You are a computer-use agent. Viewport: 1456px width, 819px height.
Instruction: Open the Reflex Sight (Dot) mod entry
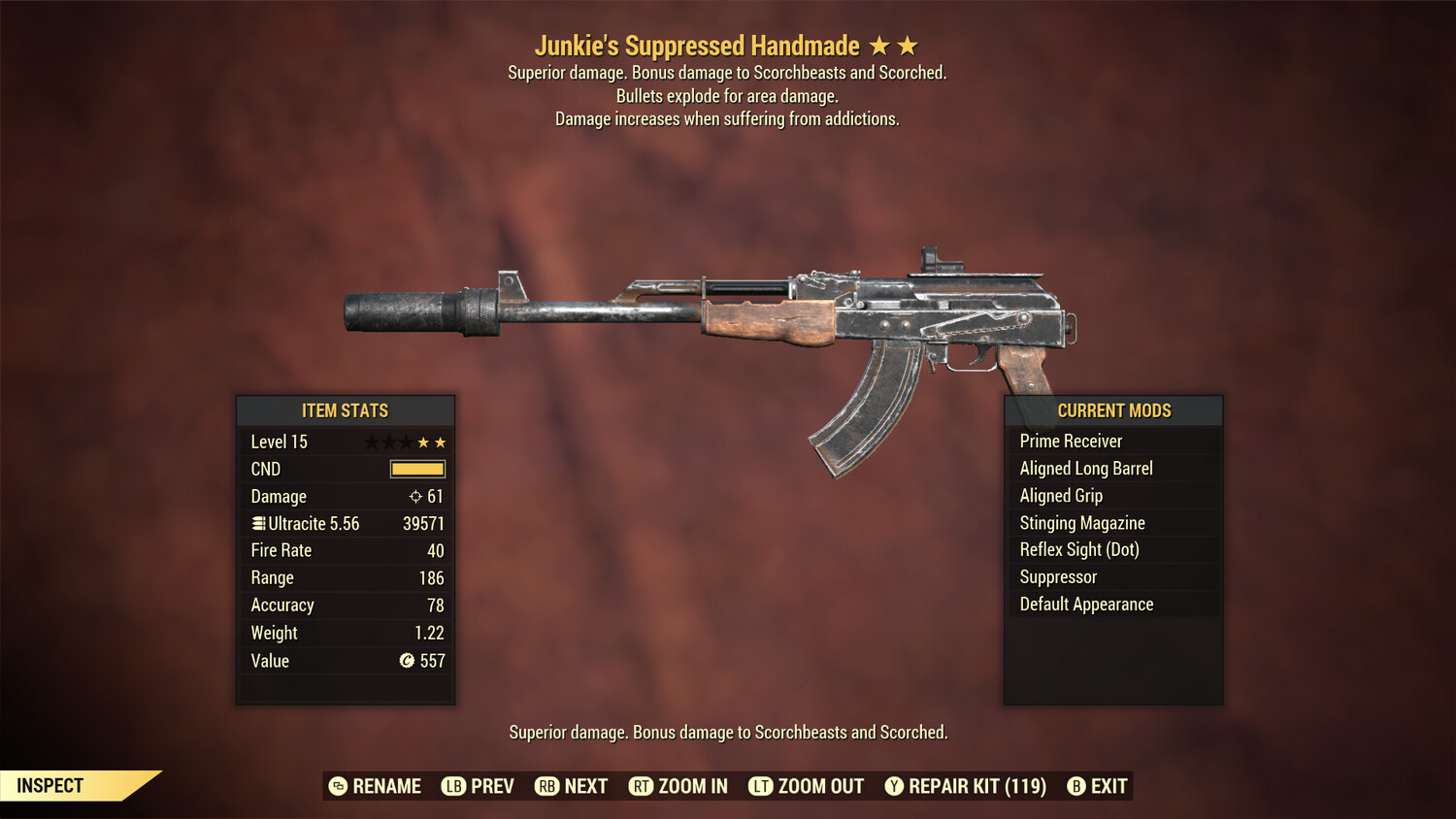(x=1077, y=549)
